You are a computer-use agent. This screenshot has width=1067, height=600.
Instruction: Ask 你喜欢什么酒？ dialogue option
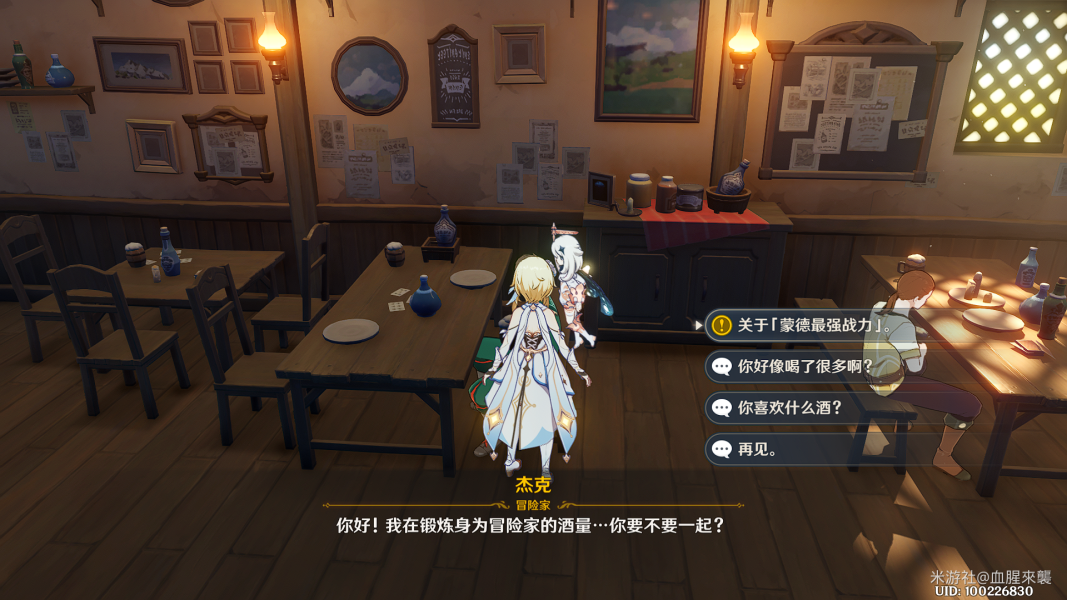pyautogui.click(x=790, y=408)
